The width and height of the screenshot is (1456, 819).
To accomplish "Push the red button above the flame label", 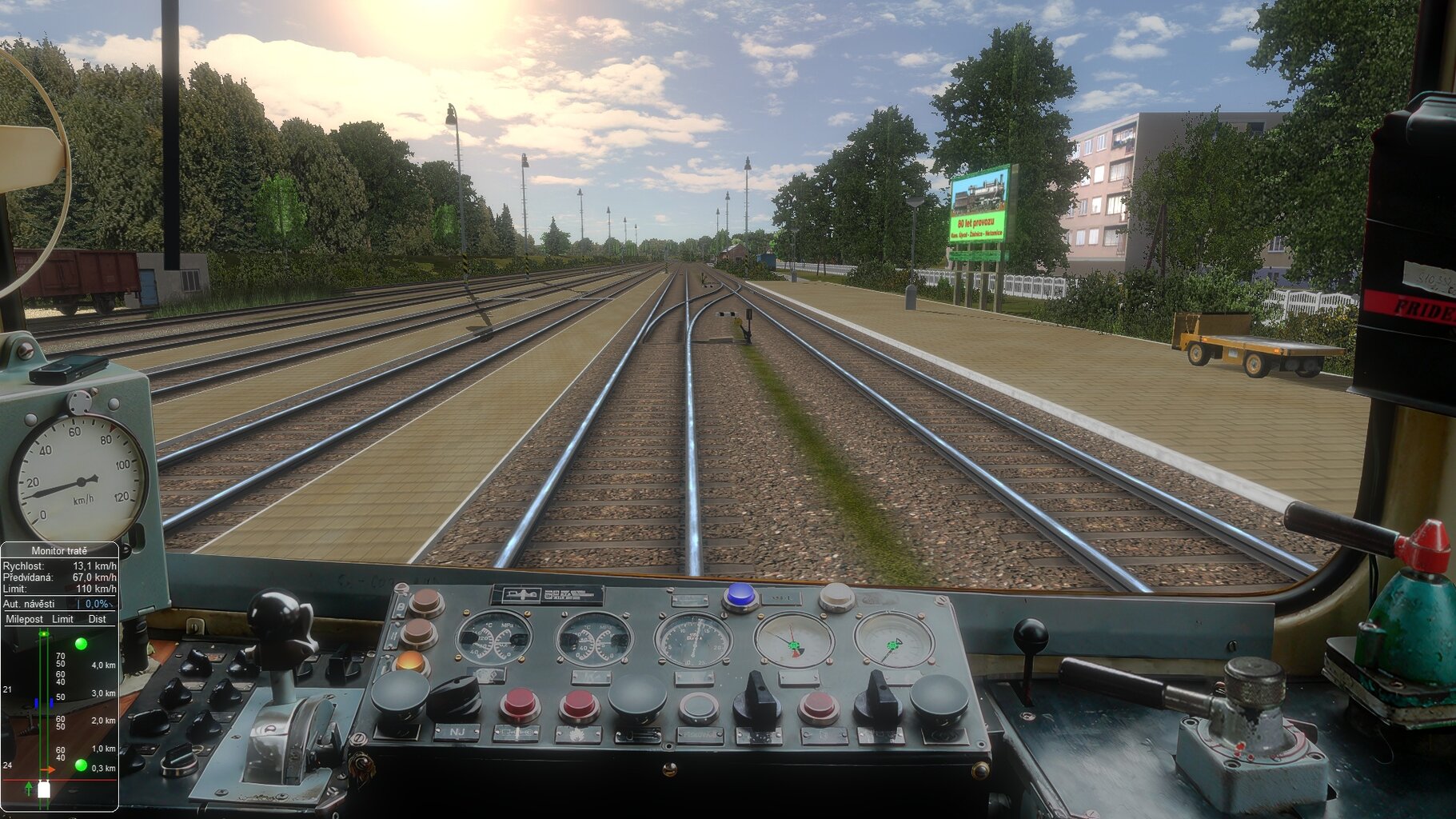I will pos(578,705).
